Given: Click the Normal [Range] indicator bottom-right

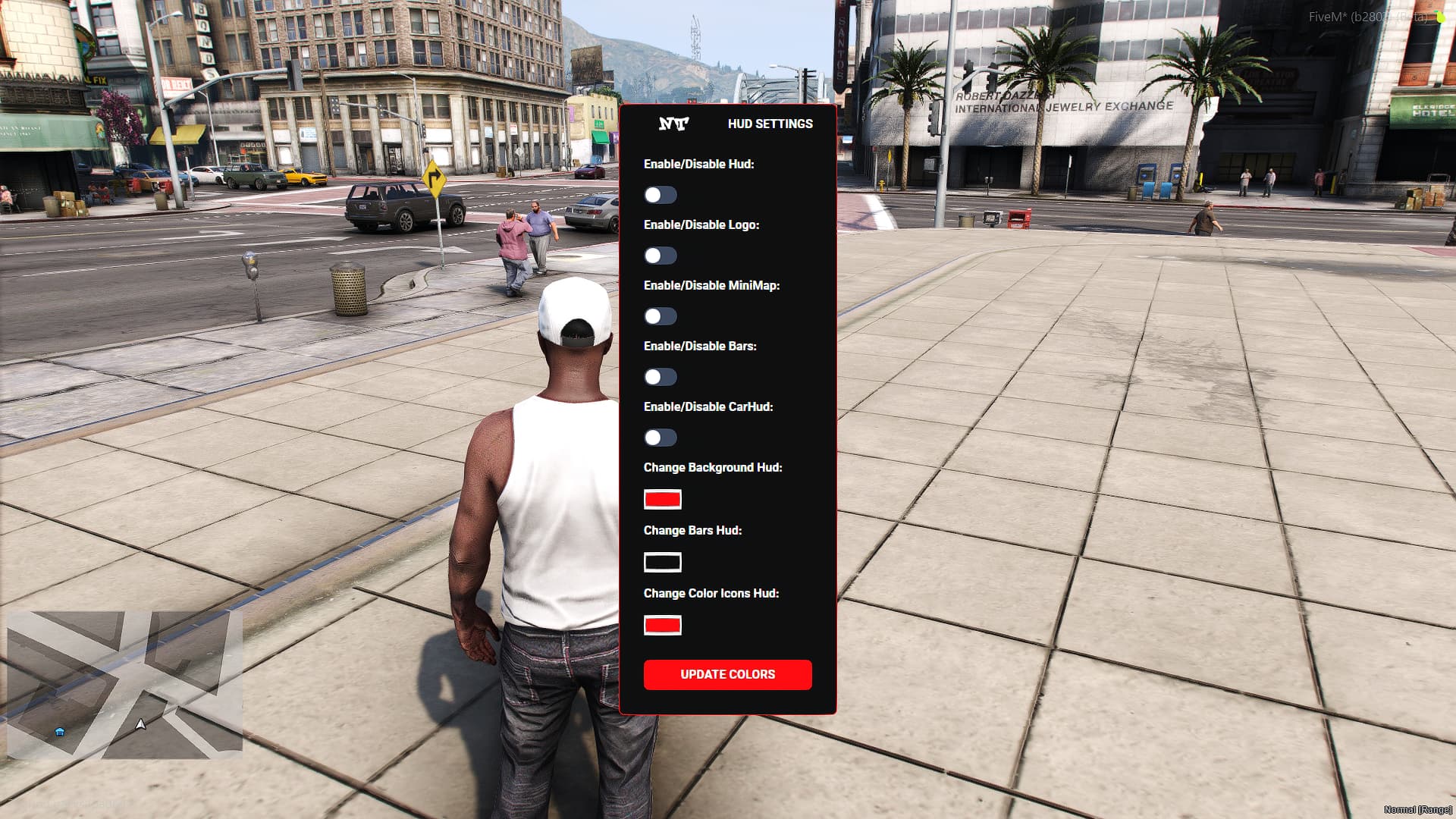Looking at the screenshot, I should click(1410, 809).
